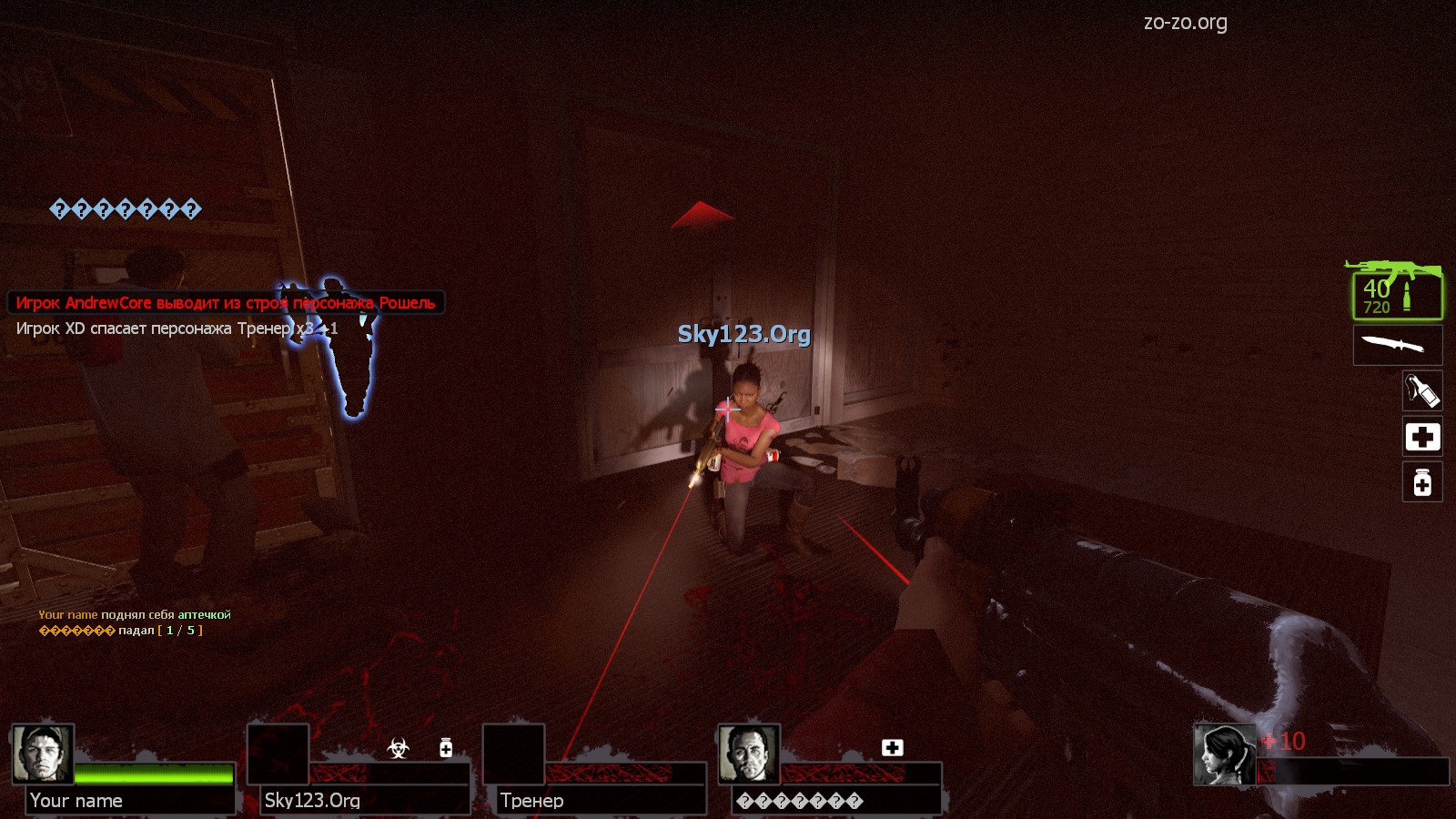
Task: Select the first aid kit slot
Action: (1422, 437)
